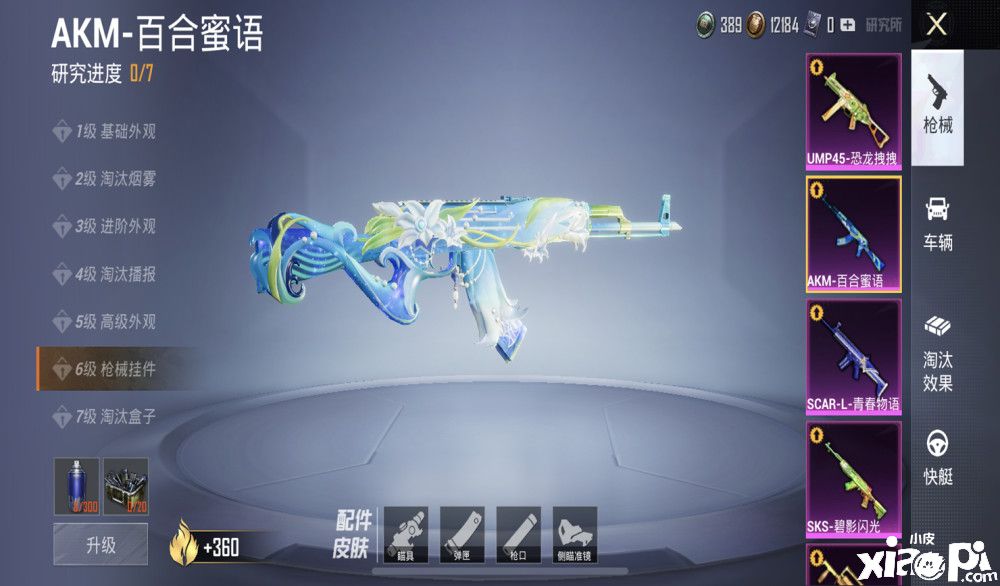Open the 研究所 research lab link
This screenshot has height=586, width=1000.
click(x=883, y=25)
